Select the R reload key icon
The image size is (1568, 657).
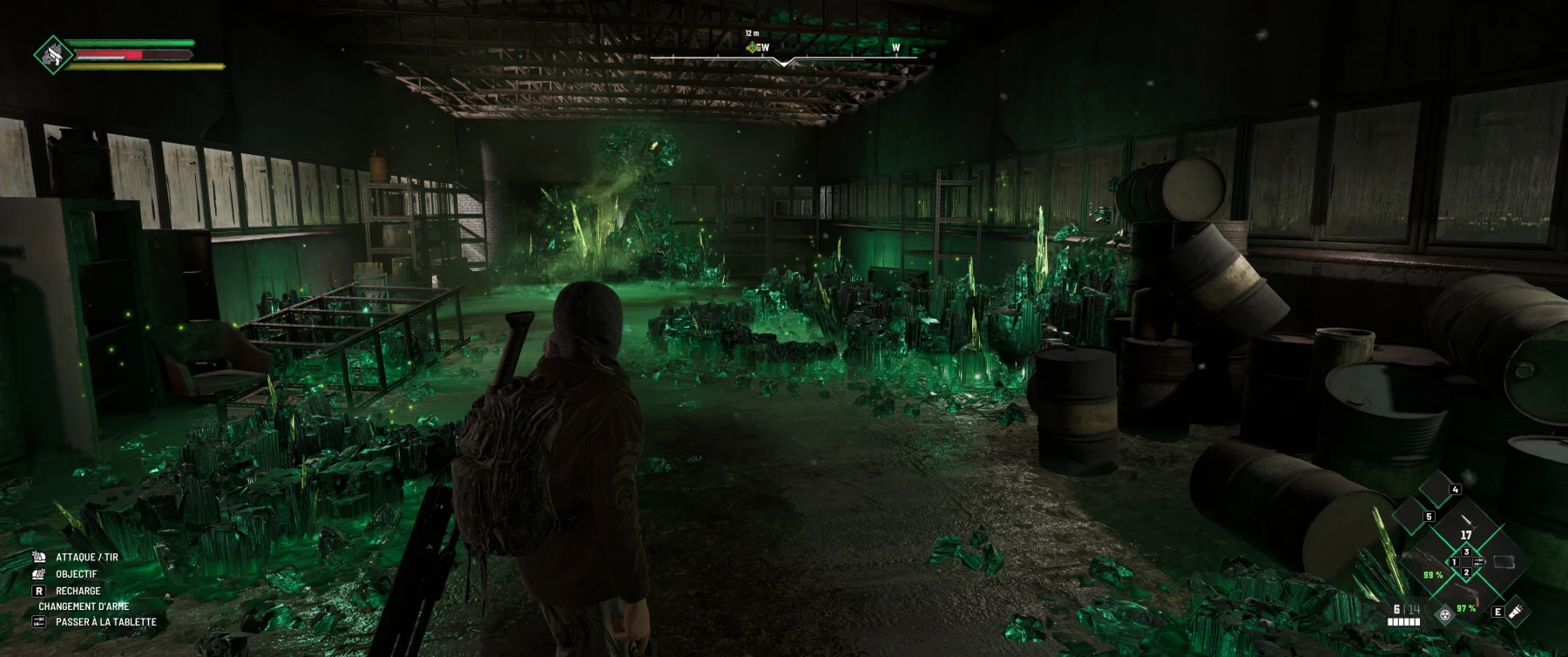[x=39, y=591]
